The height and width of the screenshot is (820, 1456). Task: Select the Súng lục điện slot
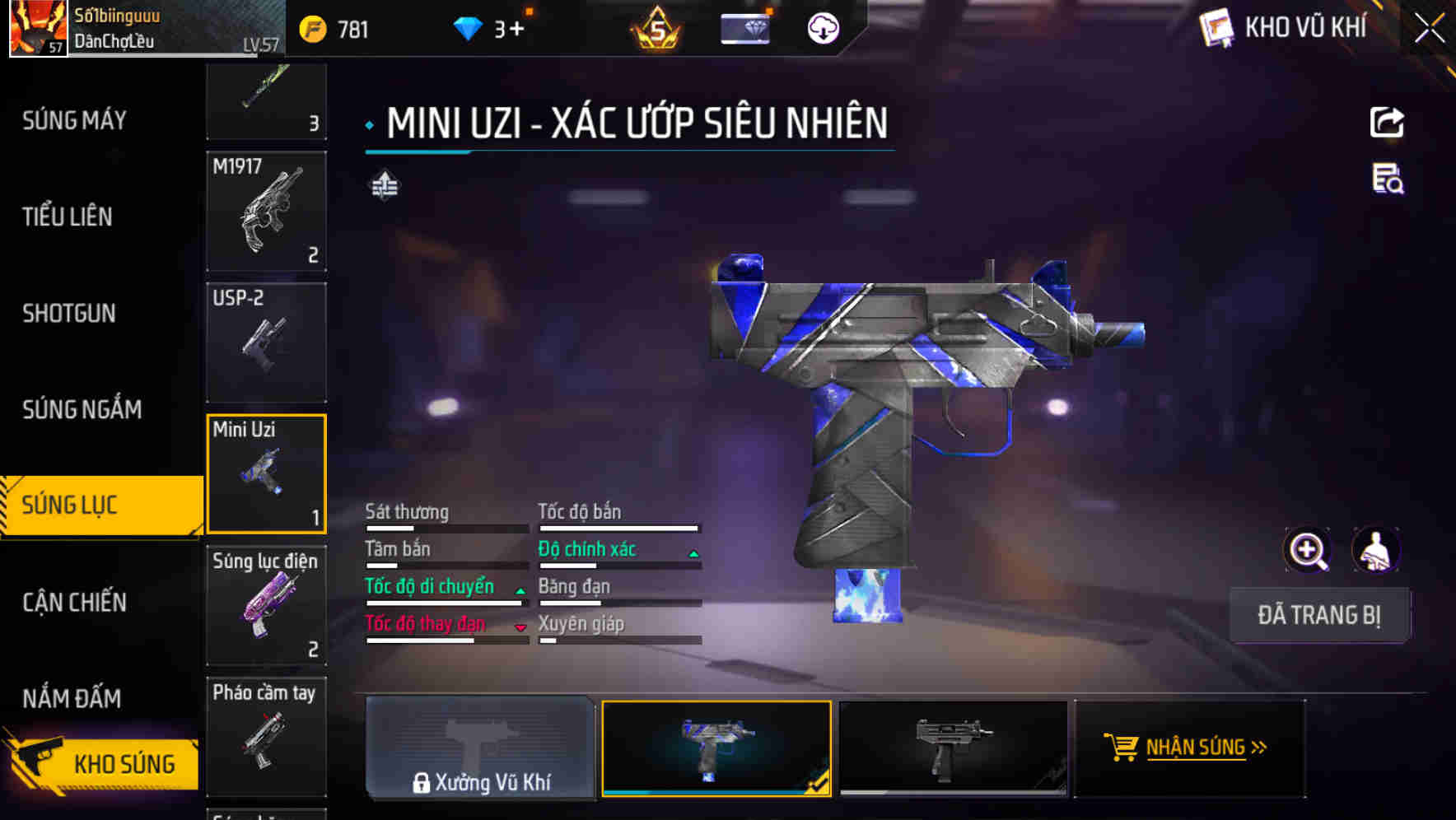[266, 605]
